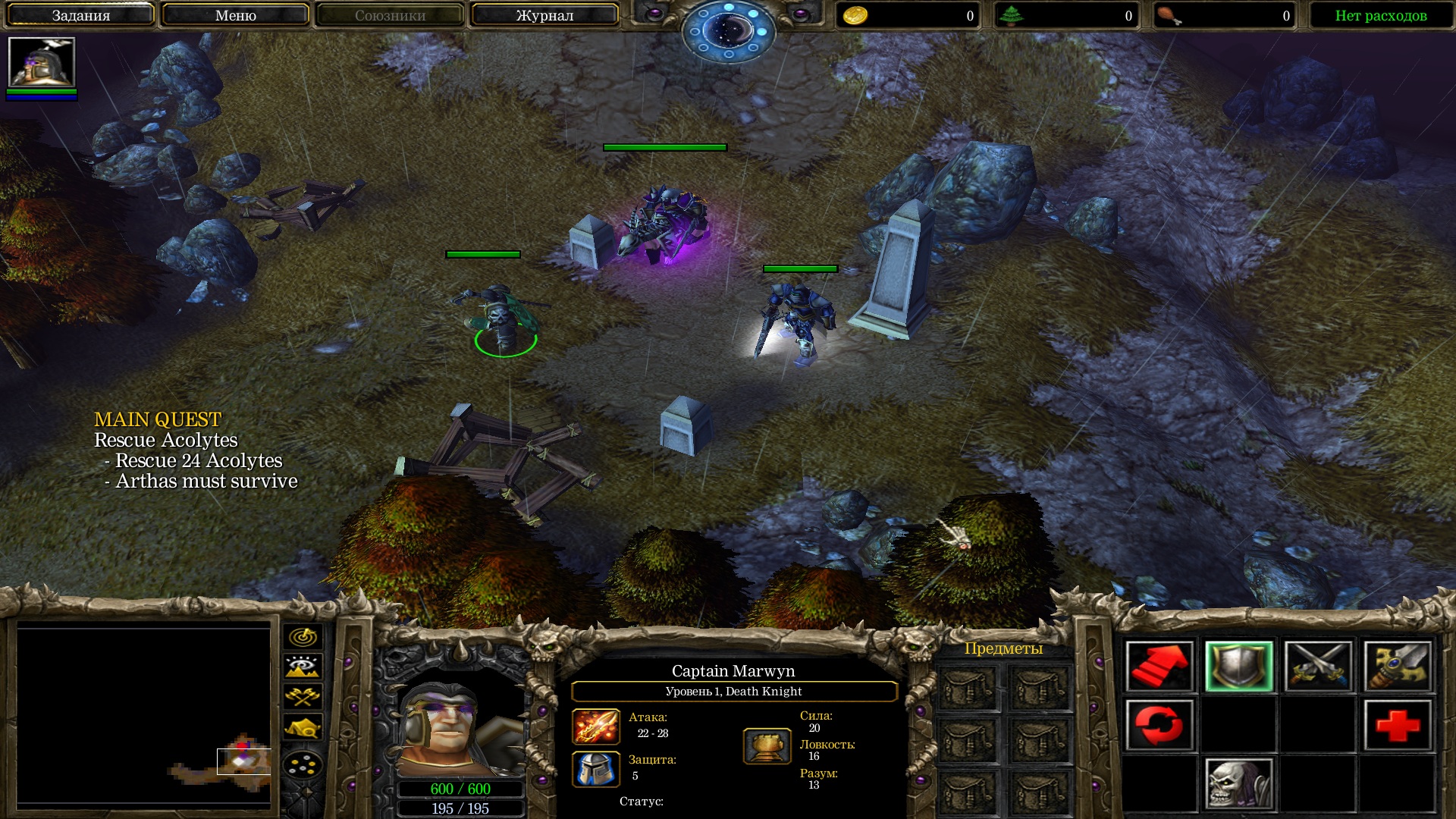Activate the crossed swords command
Image resolution: width=1456 pixels, height=819 pixels.
(x=1319, y=667)
